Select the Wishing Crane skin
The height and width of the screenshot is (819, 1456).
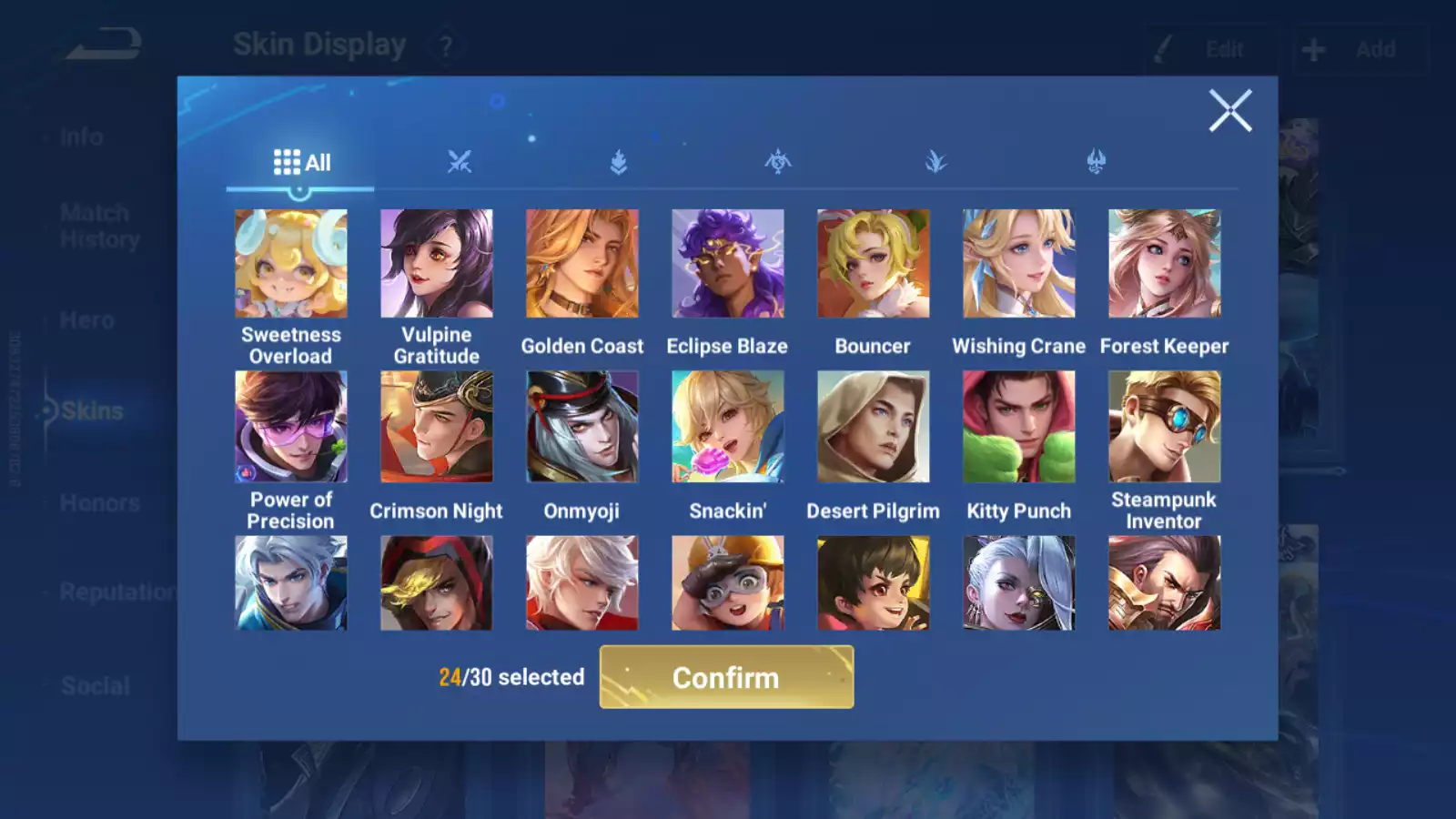pyautogui.click(x=1019, y=264)
